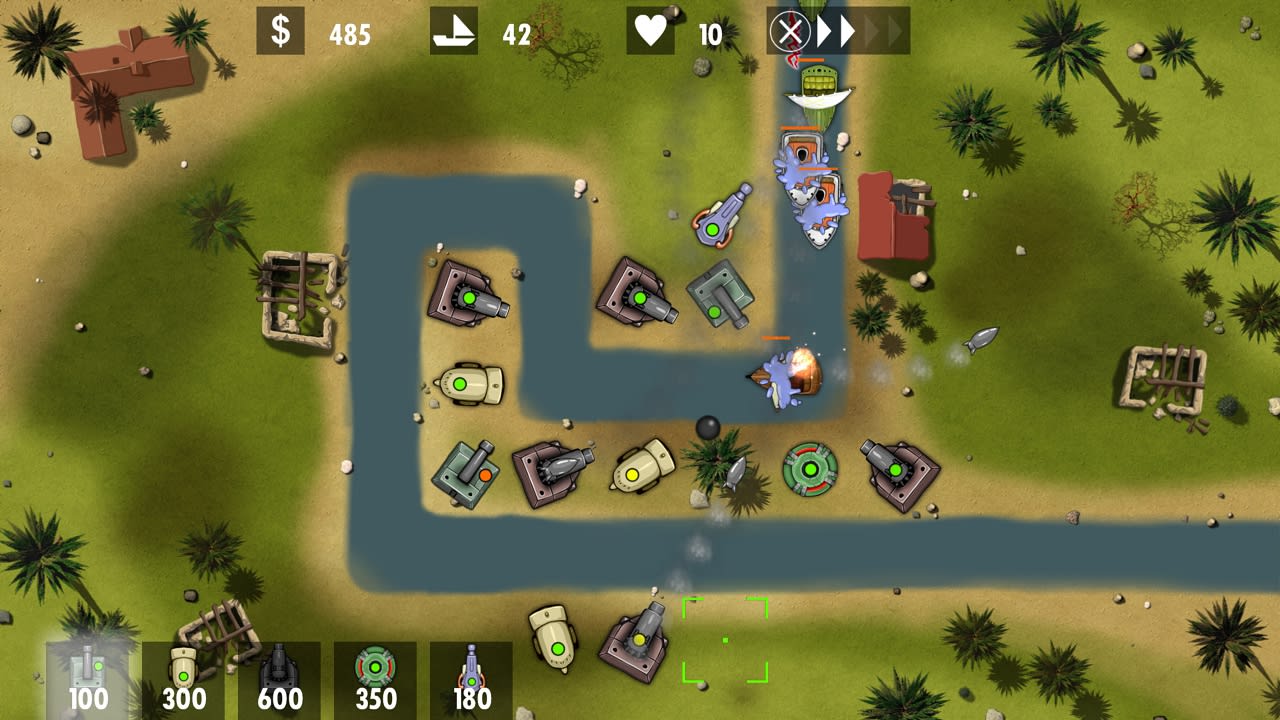Click the orange enemy health bar above the boat
The image size is (1280, 720).
(775, 340)
